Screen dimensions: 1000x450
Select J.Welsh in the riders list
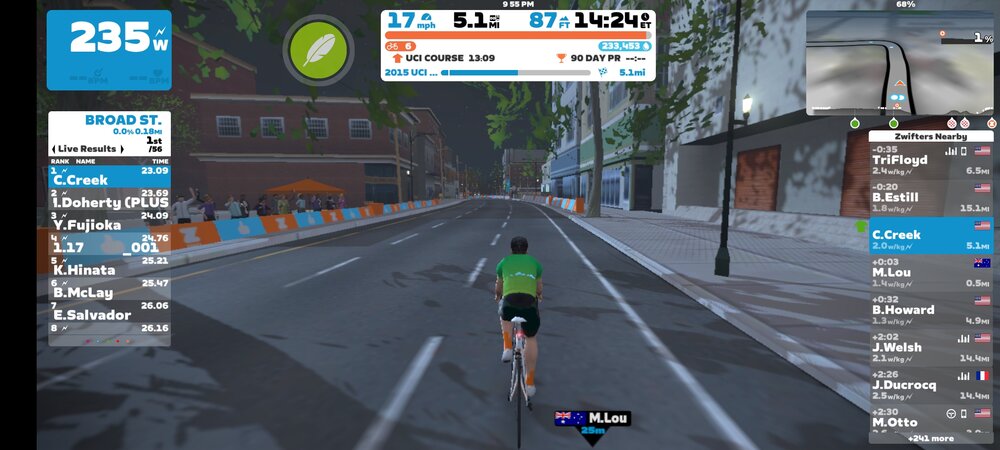click(930, 347)
